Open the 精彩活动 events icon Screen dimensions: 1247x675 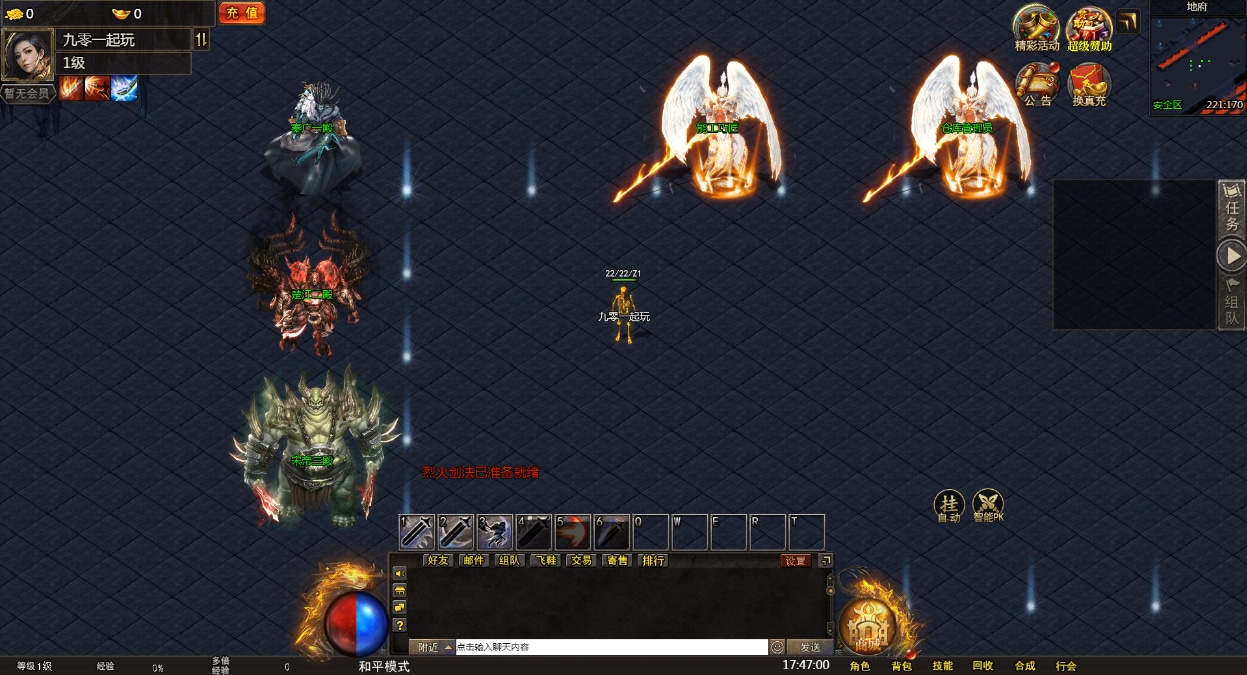pyautogui.click(x=1037, y=27)
